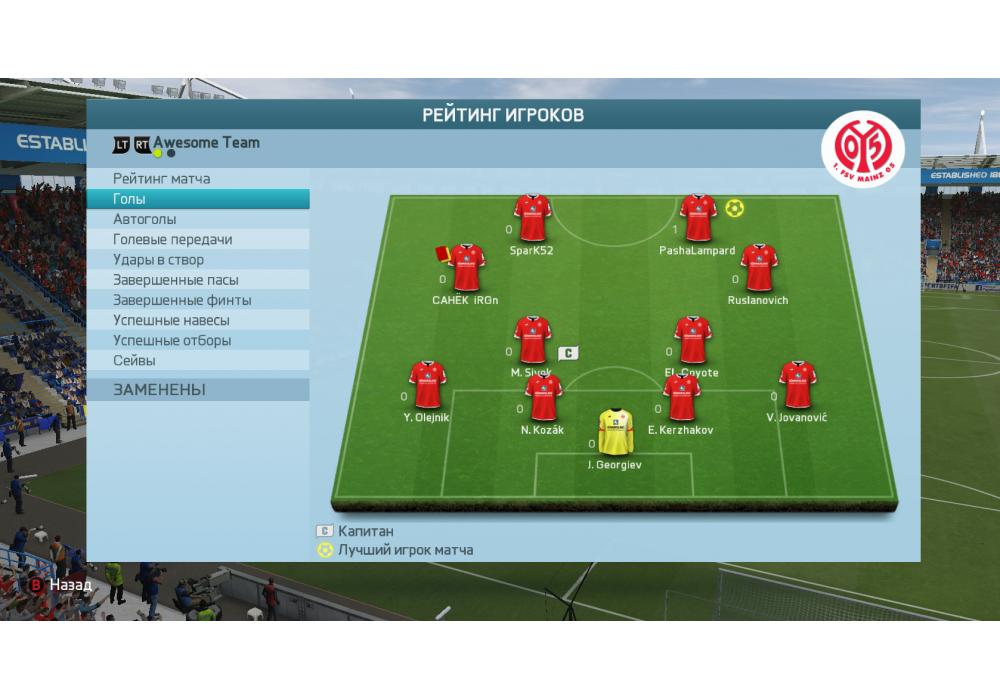Show the Голевые передачи stat
Screen dimensions: 1000x700
172,239
